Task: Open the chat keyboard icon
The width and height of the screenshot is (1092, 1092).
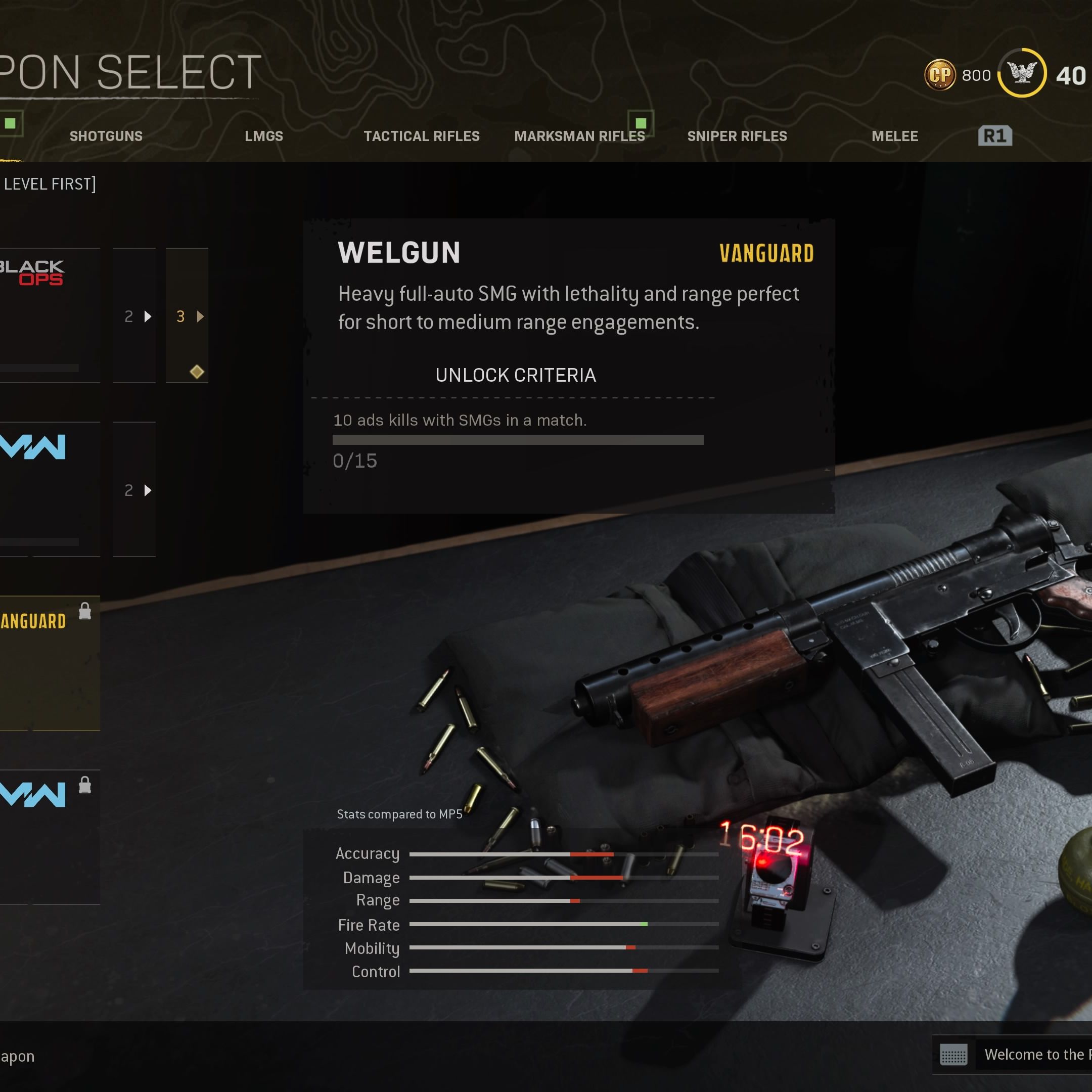Action: (x=953, y=1054)
